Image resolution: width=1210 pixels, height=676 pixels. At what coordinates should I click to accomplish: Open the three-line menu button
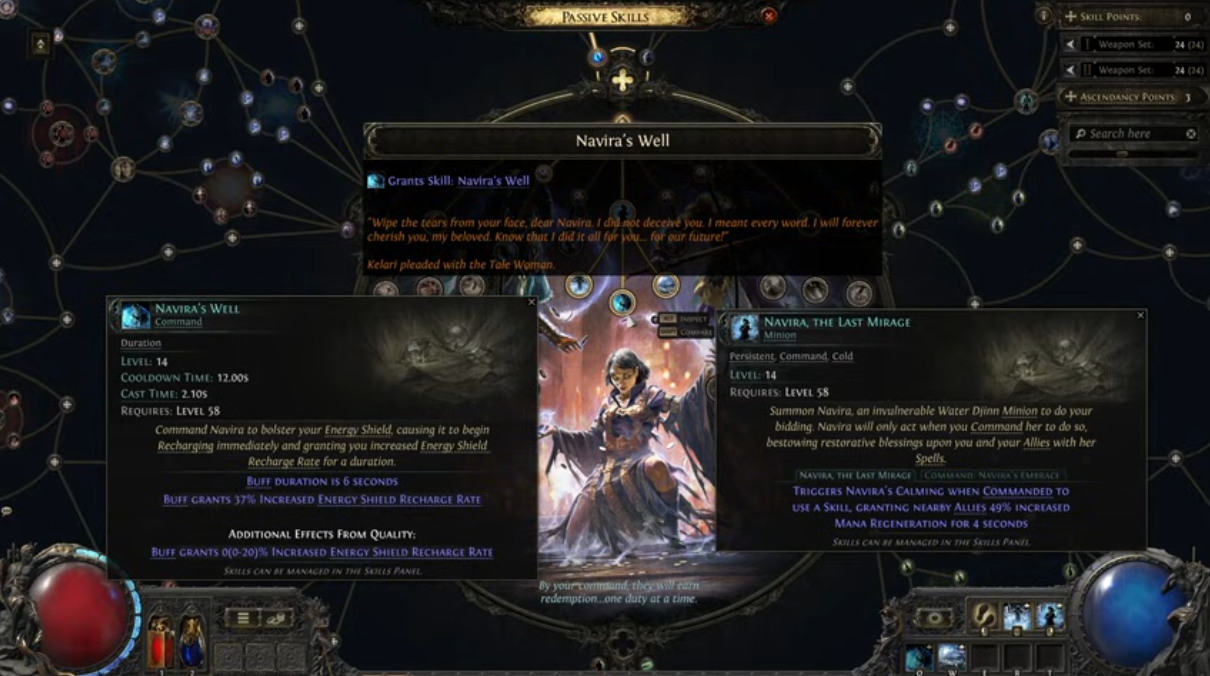pyautogui.click(x=242, y=618)
